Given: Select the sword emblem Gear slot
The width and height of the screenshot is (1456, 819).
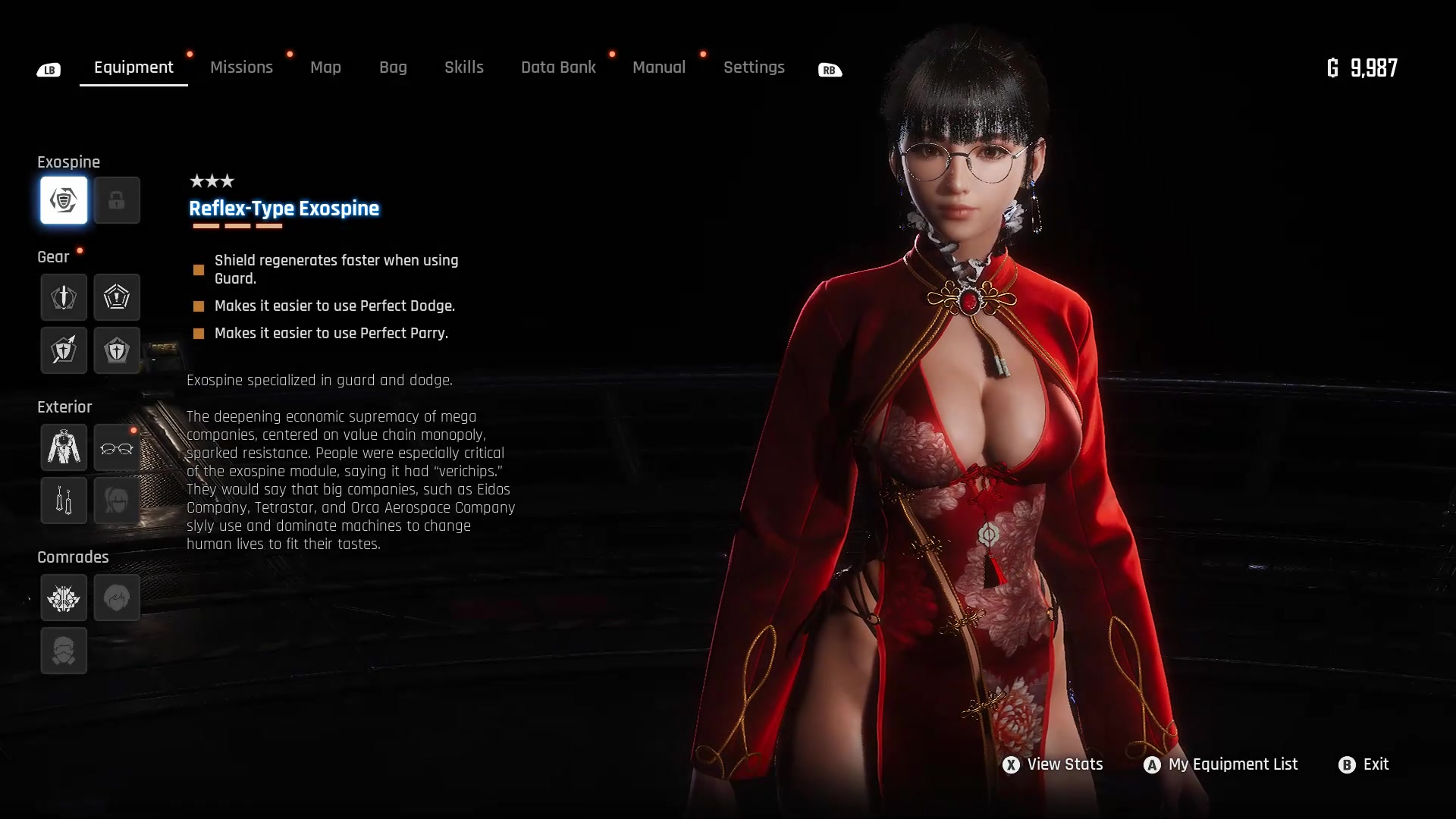Looking at the screenshot, I should tap(64, 297).
